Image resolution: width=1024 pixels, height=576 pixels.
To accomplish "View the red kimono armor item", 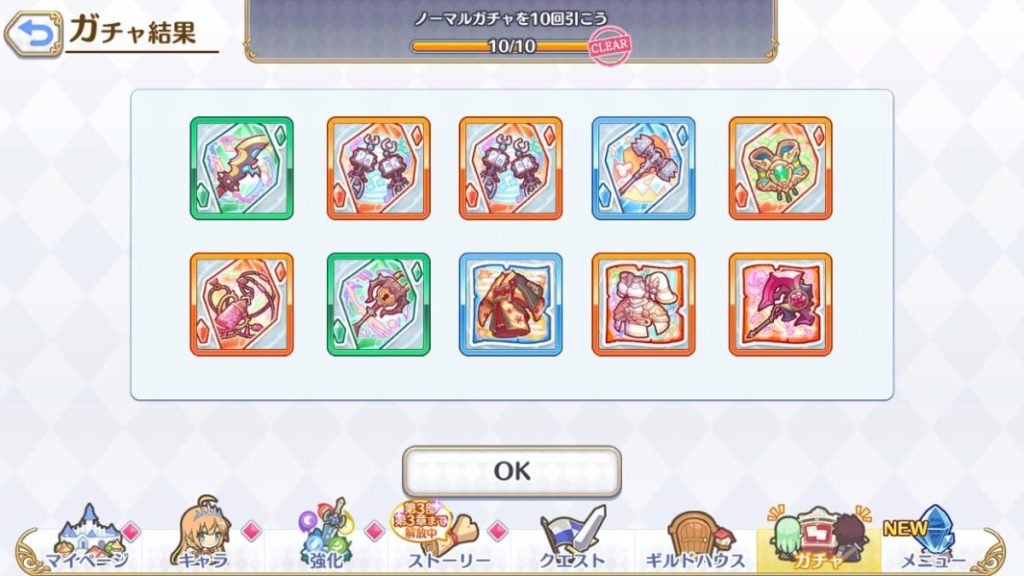I will [x=511, y=304].
